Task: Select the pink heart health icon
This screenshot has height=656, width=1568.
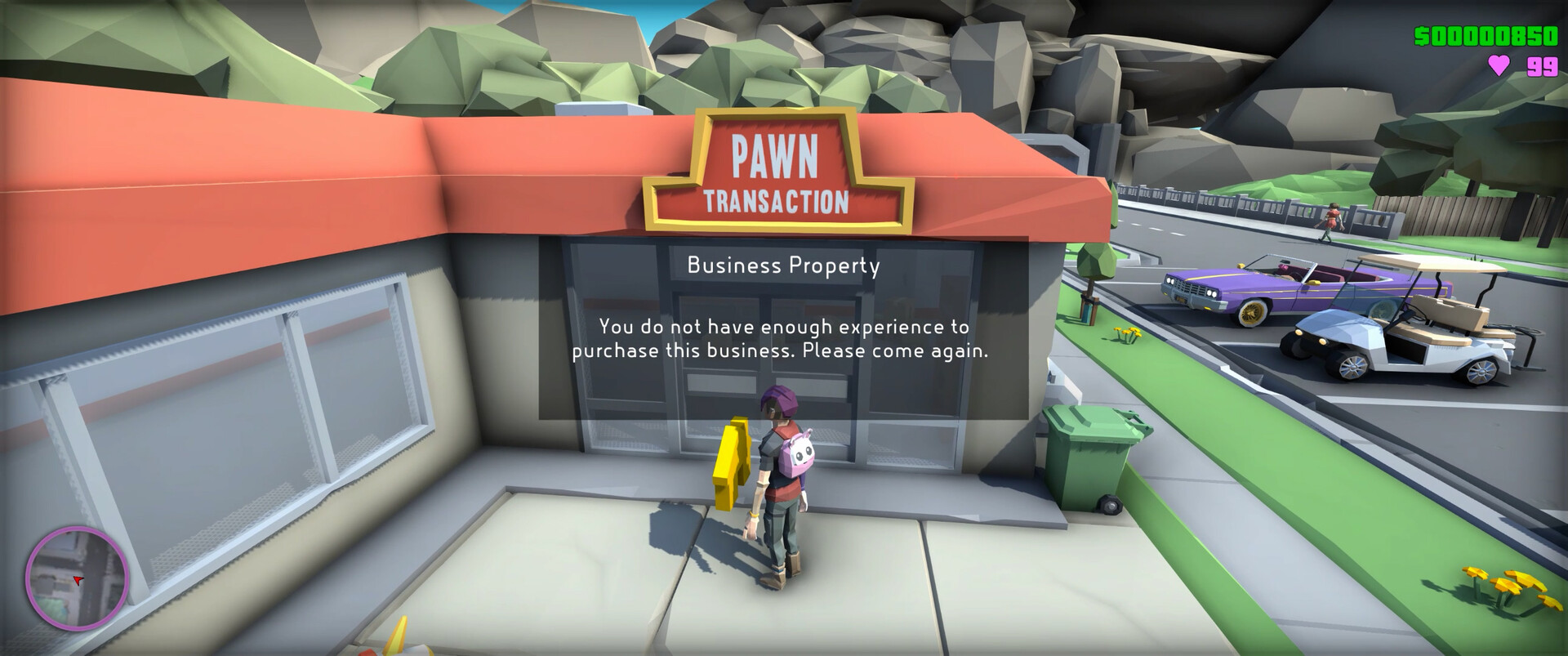Action: [1499, 64]
